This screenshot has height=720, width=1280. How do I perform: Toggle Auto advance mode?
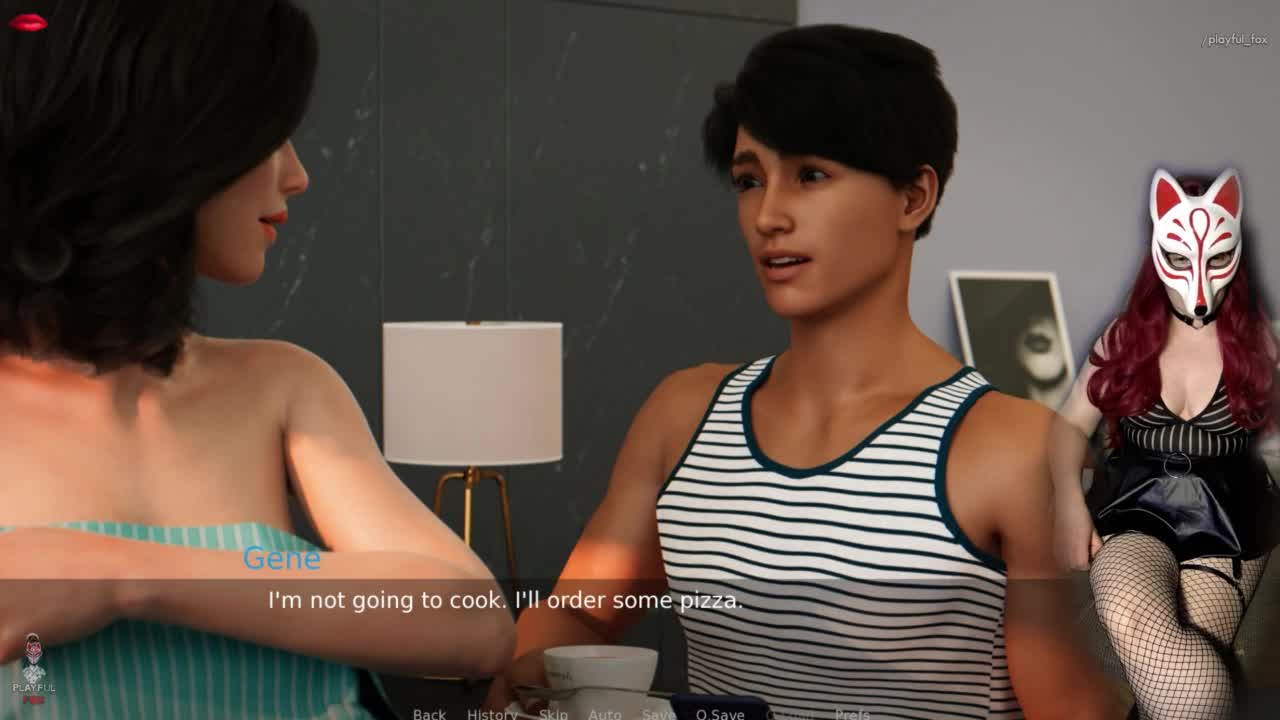tap(604, 713)
